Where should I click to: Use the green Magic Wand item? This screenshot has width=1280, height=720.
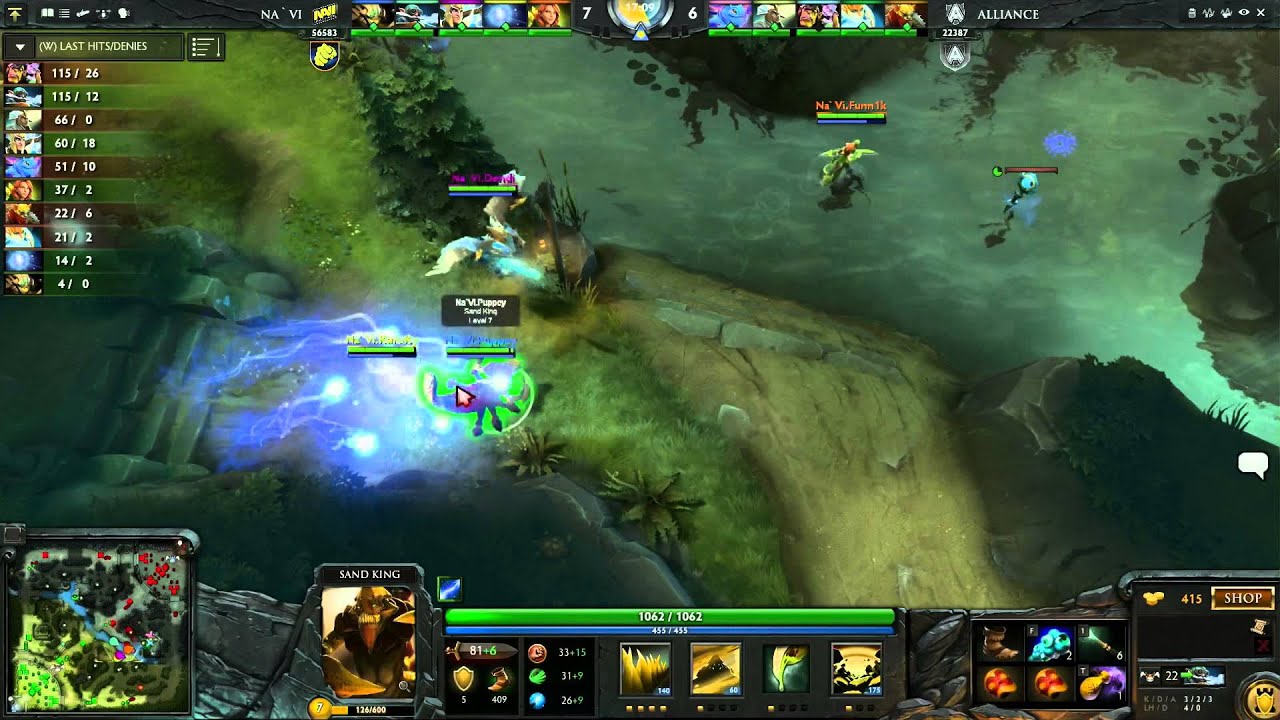point(1101,643)
